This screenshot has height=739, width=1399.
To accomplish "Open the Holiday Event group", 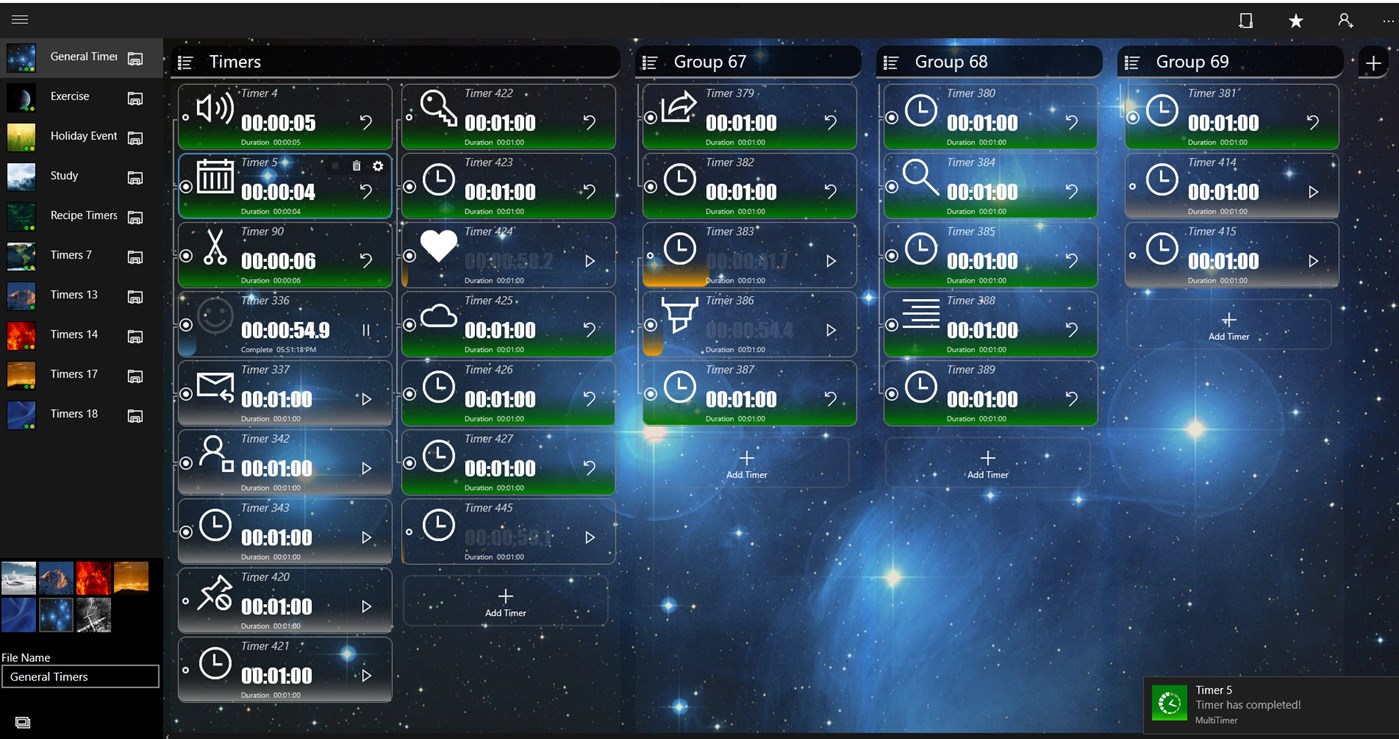I will point(84,135).
